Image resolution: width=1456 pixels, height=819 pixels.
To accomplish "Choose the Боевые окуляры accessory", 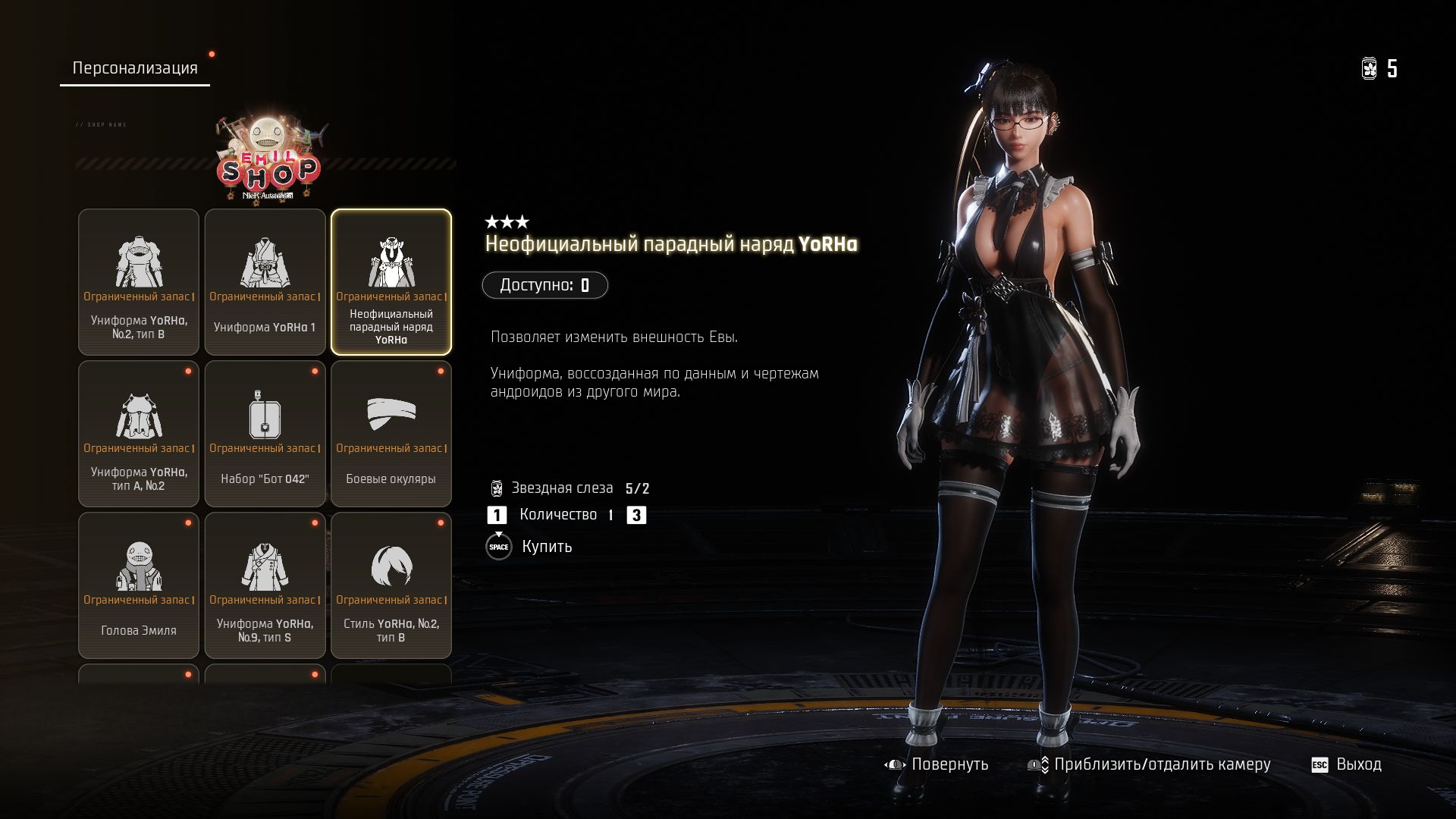I will 391,434.
